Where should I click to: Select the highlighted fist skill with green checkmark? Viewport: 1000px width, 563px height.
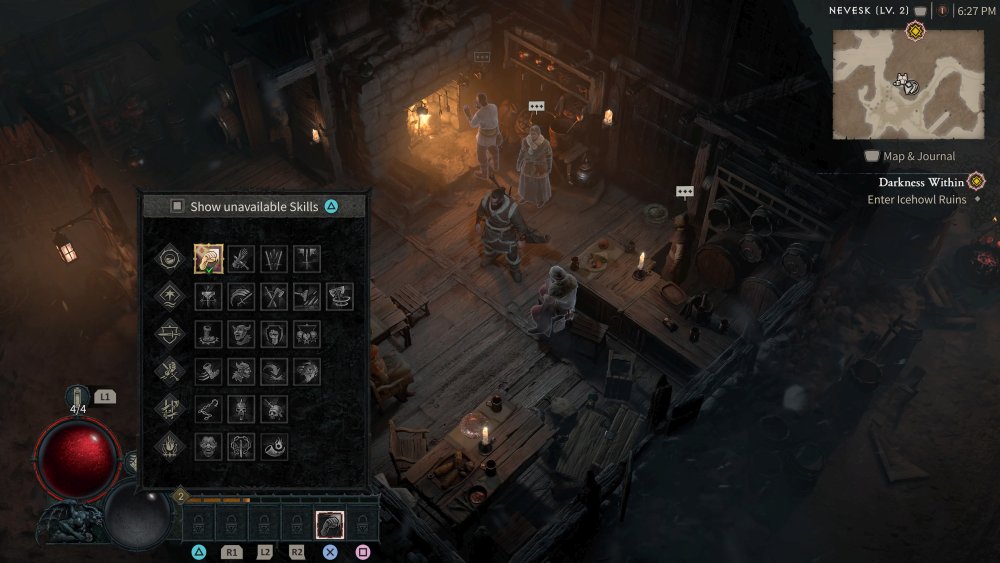208,259
